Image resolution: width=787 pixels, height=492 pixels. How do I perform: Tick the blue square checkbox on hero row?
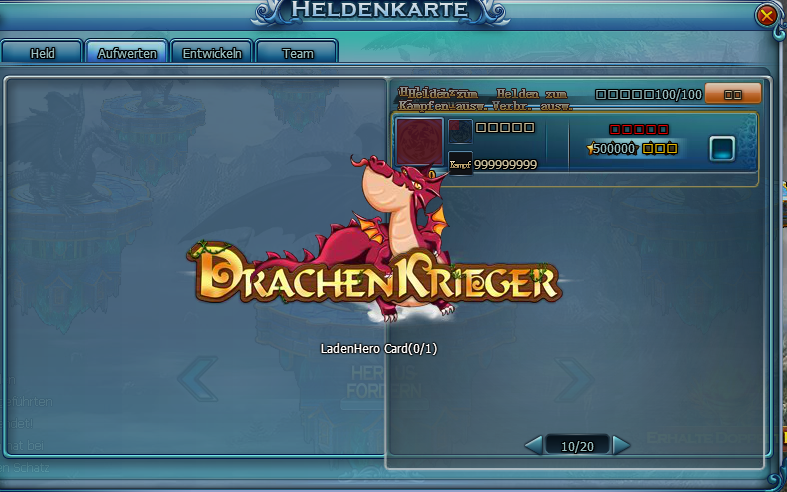[722, 149]
